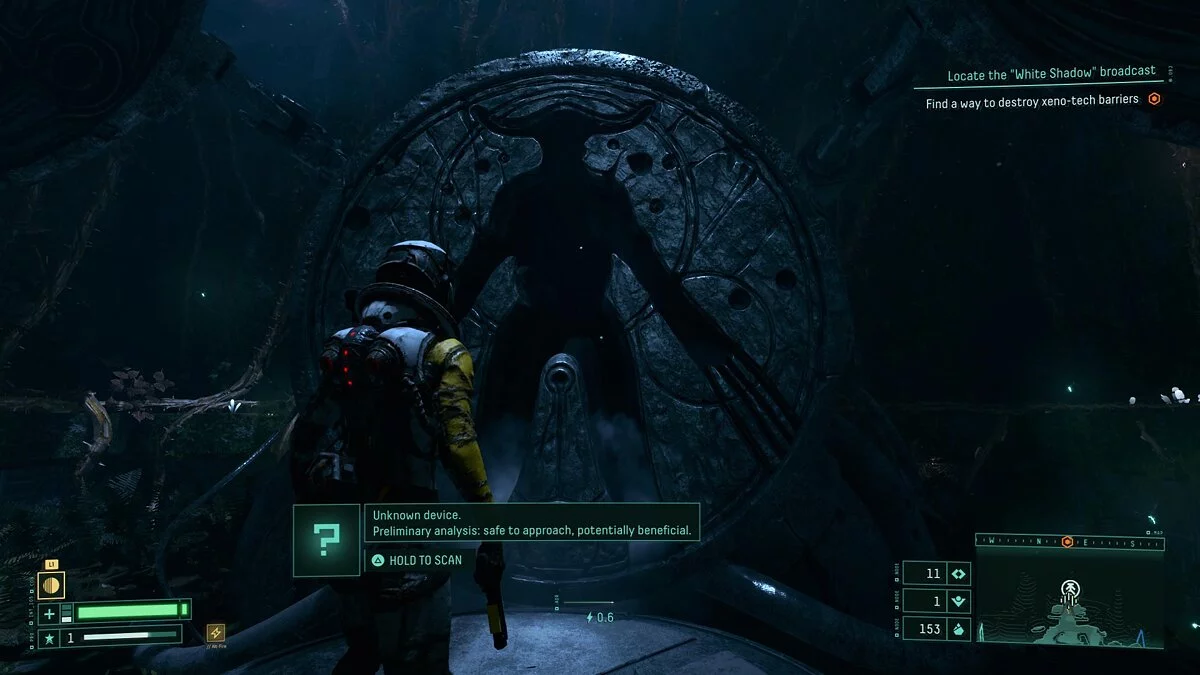1200x675 pixels.
Task: Click the question mark unknown device icon
Action: click(x=326, y=540)
